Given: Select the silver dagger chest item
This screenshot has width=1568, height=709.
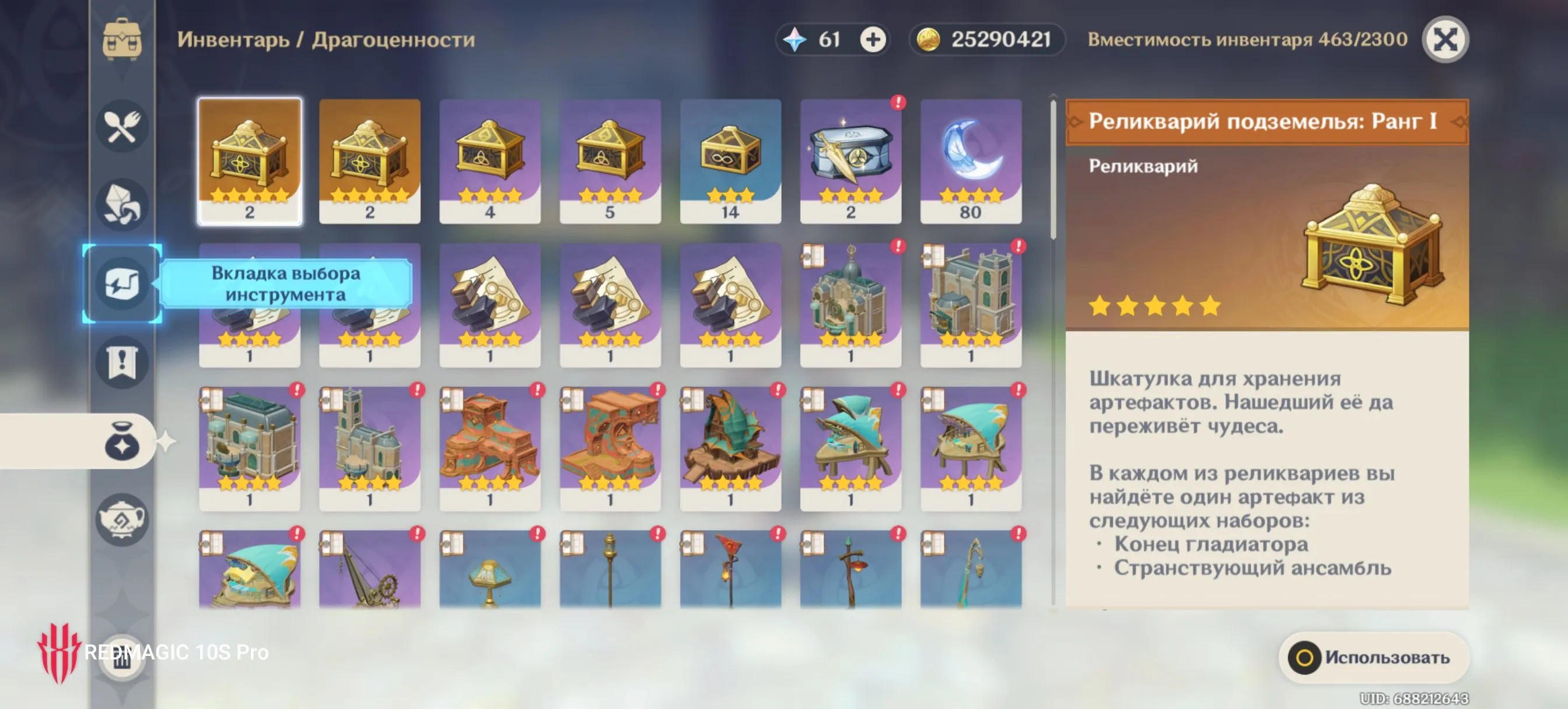Looking at the screenshot, I should pyautogui.click(x=850, y=162).
